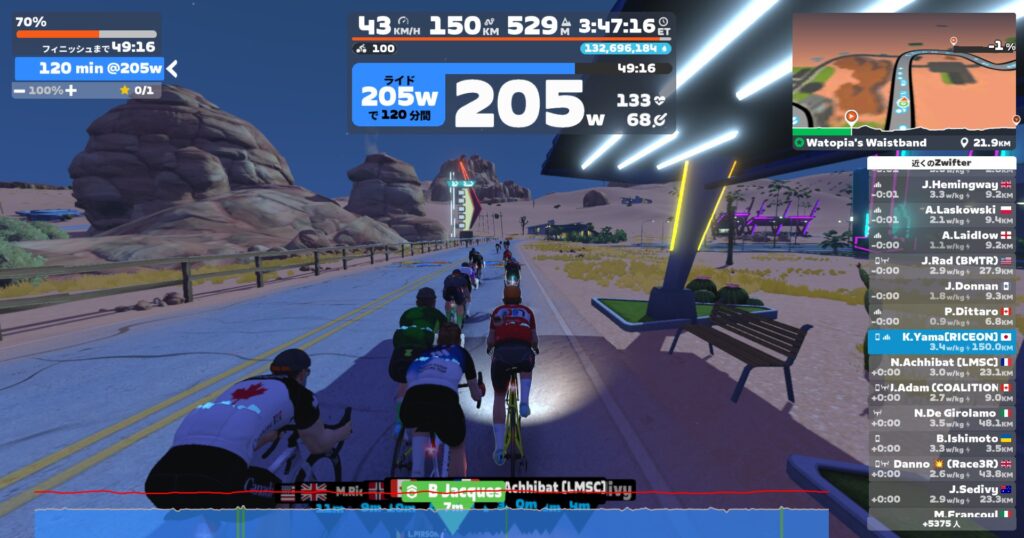Open the minimap of Watopia's Waistband
1024x538 pixels.
[904, 74]
